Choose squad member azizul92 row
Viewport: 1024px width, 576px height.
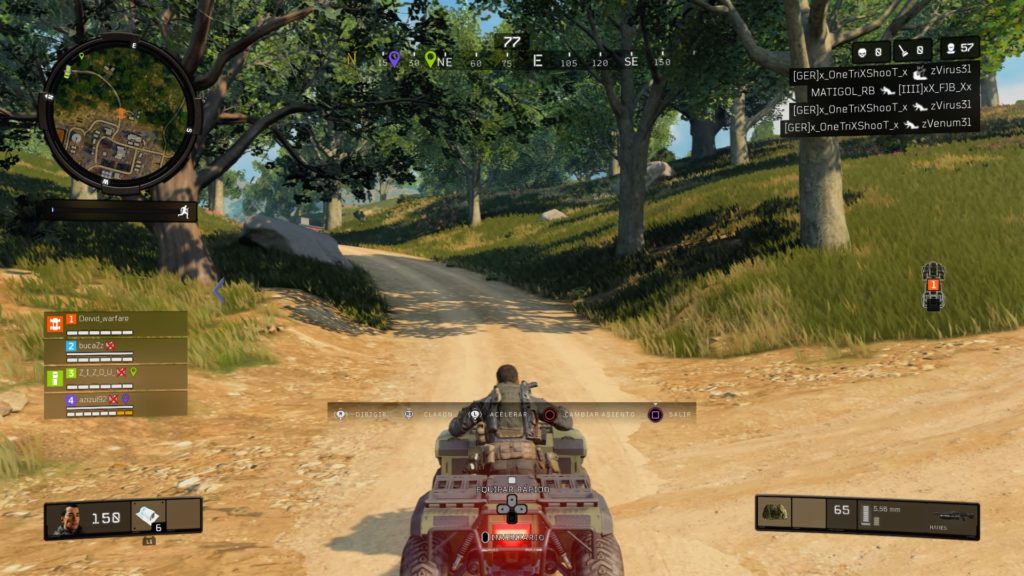point(115,403)
